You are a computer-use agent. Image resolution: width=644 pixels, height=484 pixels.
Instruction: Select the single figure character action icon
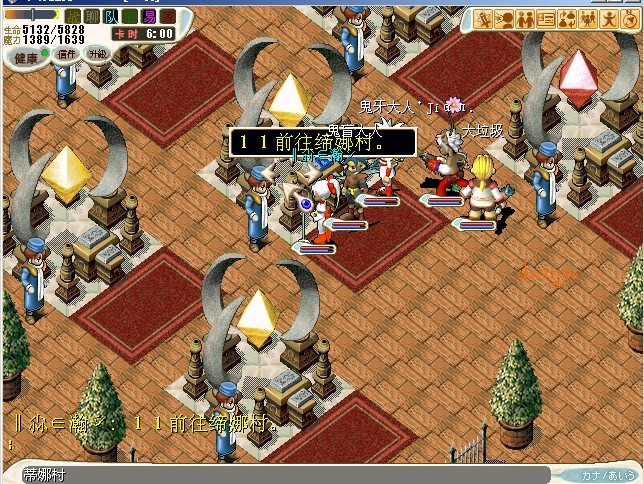coord(609,19)
